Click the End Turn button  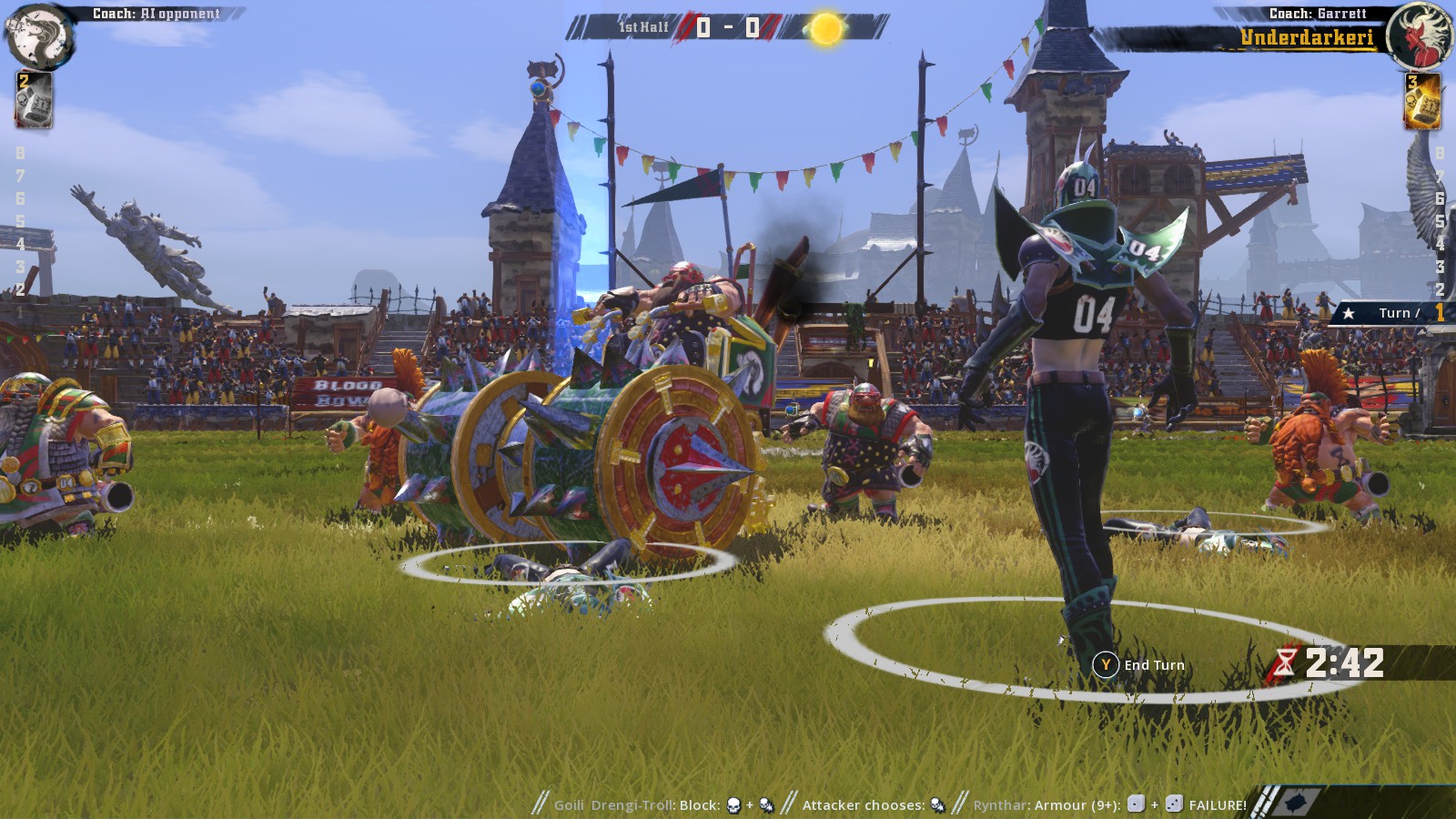pos(1140,665)
